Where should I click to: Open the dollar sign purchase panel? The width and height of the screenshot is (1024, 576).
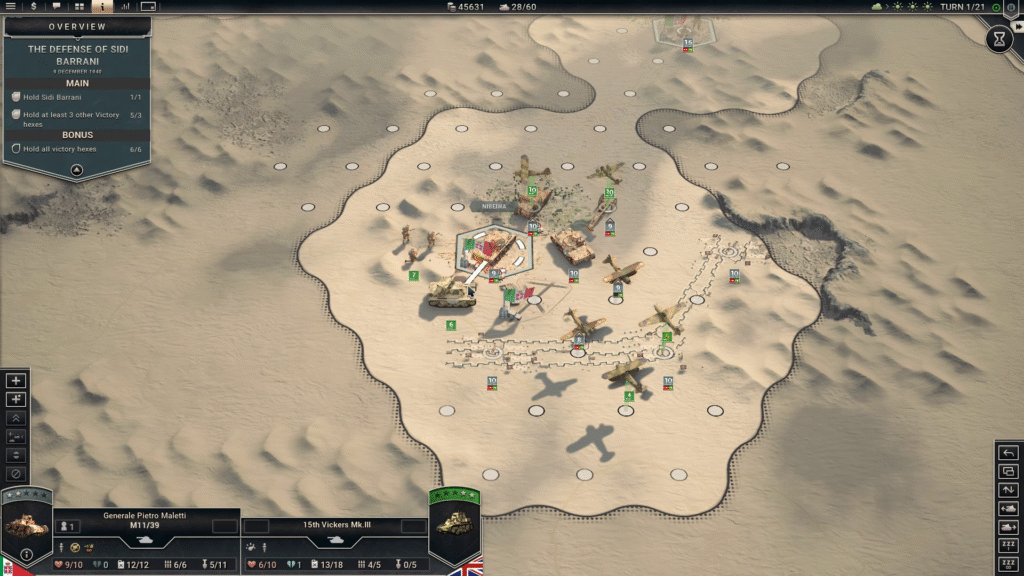coord(33,7)
